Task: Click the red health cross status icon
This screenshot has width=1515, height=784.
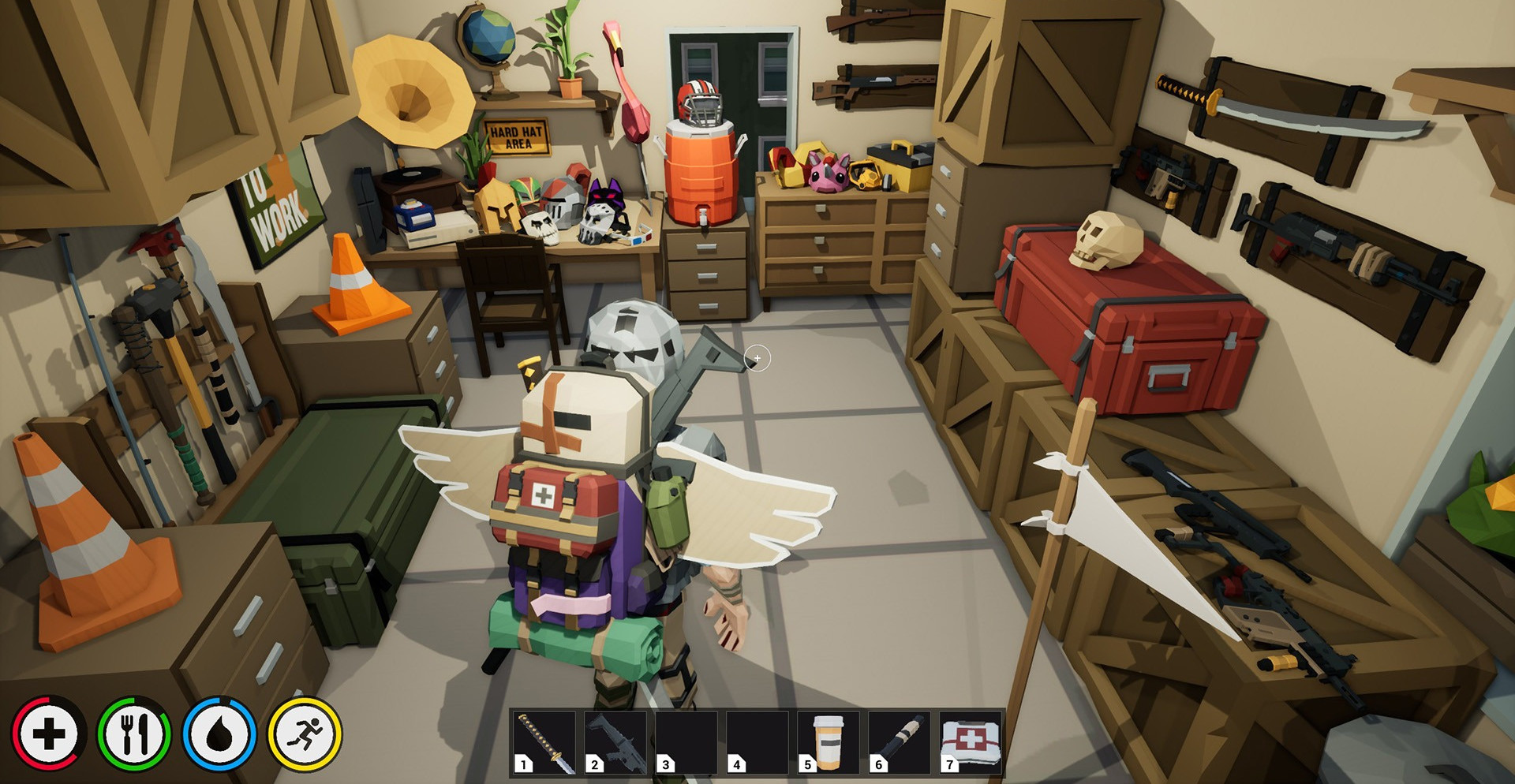Action: pos(49,734)
